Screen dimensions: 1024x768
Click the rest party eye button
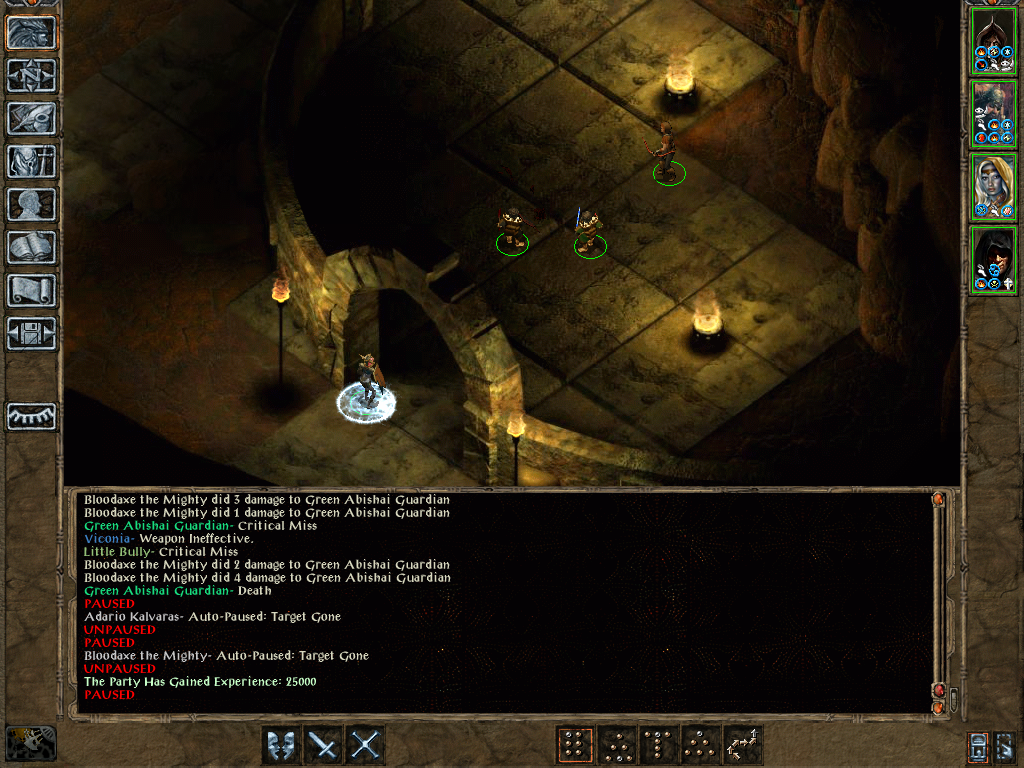31,416
